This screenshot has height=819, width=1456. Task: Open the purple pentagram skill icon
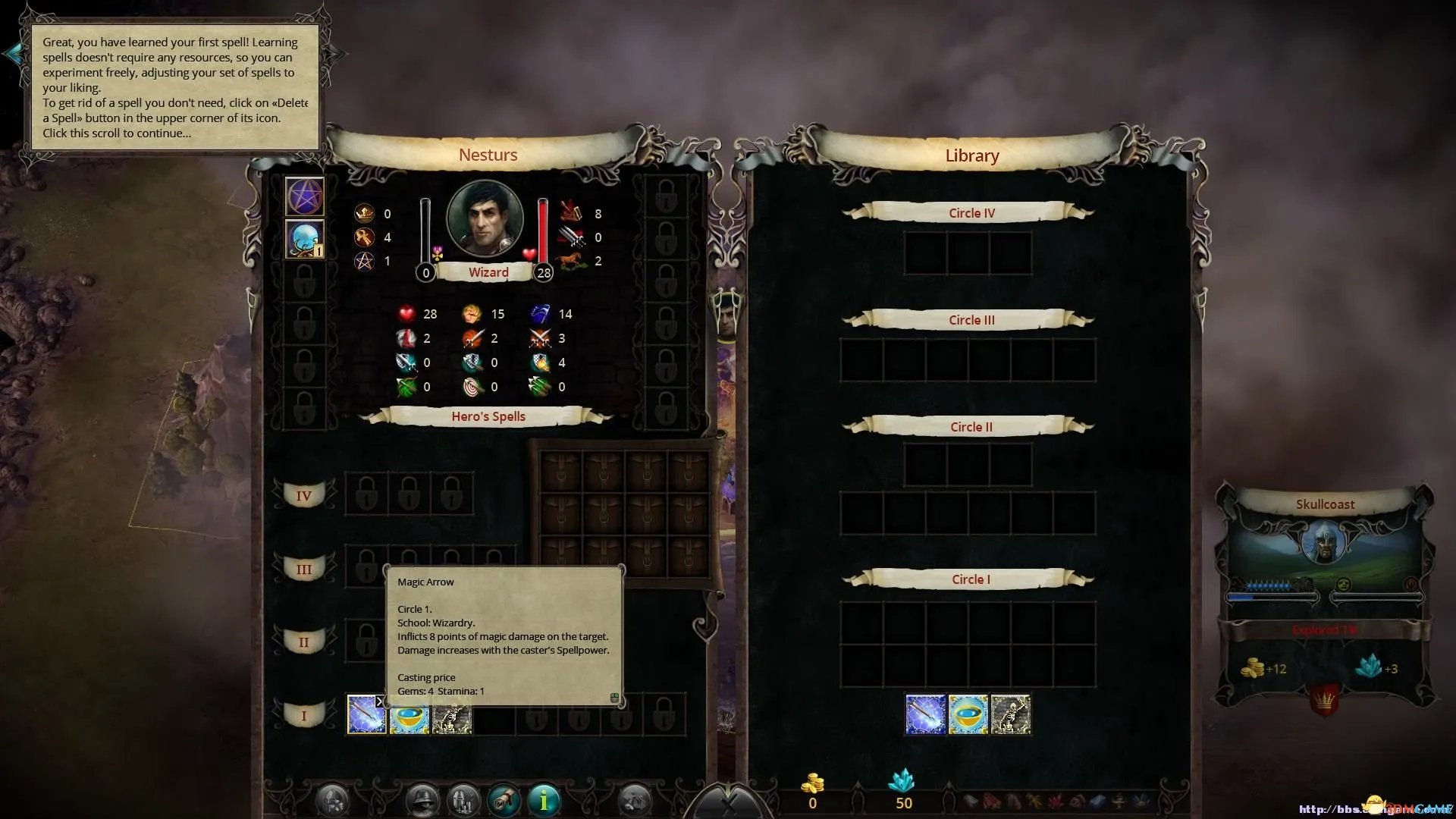[x=304, y=196]
